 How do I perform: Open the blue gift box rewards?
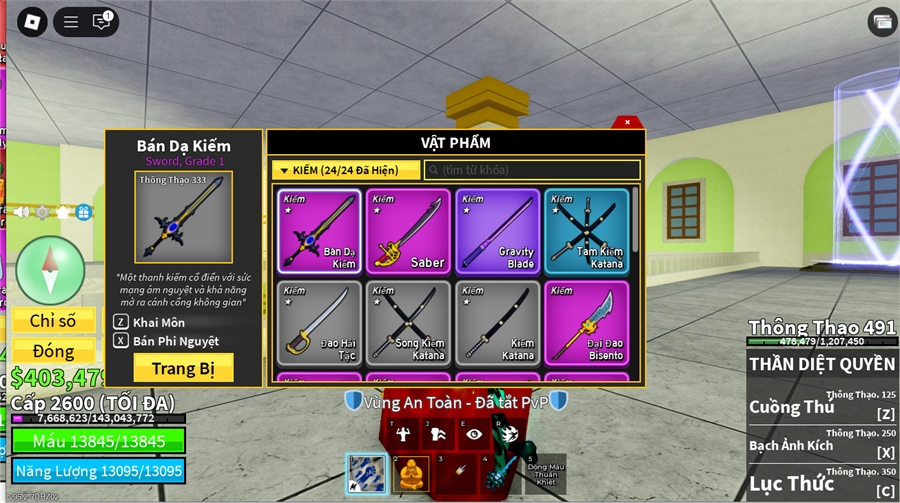click(83, 212)
